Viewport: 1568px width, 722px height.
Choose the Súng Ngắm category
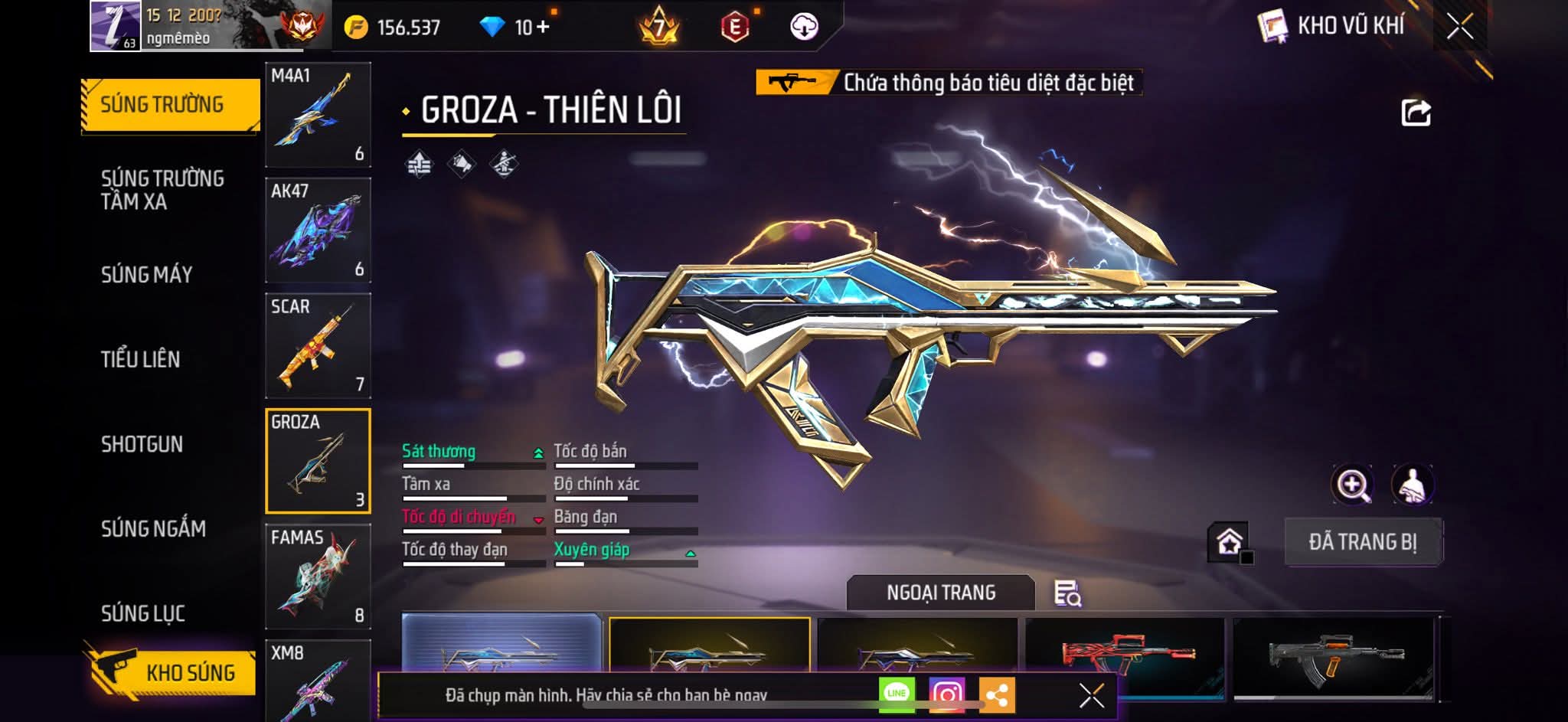point(153,528)
